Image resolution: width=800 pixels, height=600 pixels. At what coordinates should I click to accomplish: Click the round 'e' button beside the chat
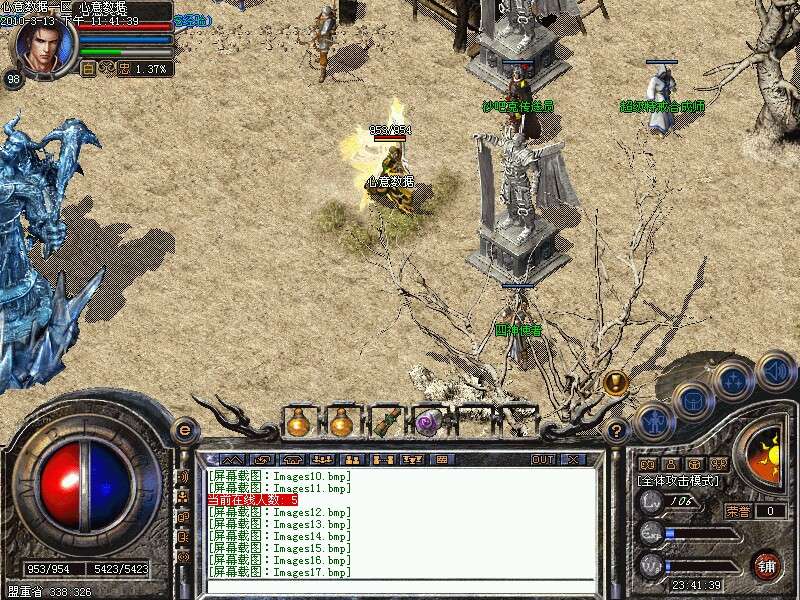pyautogui.click(x=184, y=430)
